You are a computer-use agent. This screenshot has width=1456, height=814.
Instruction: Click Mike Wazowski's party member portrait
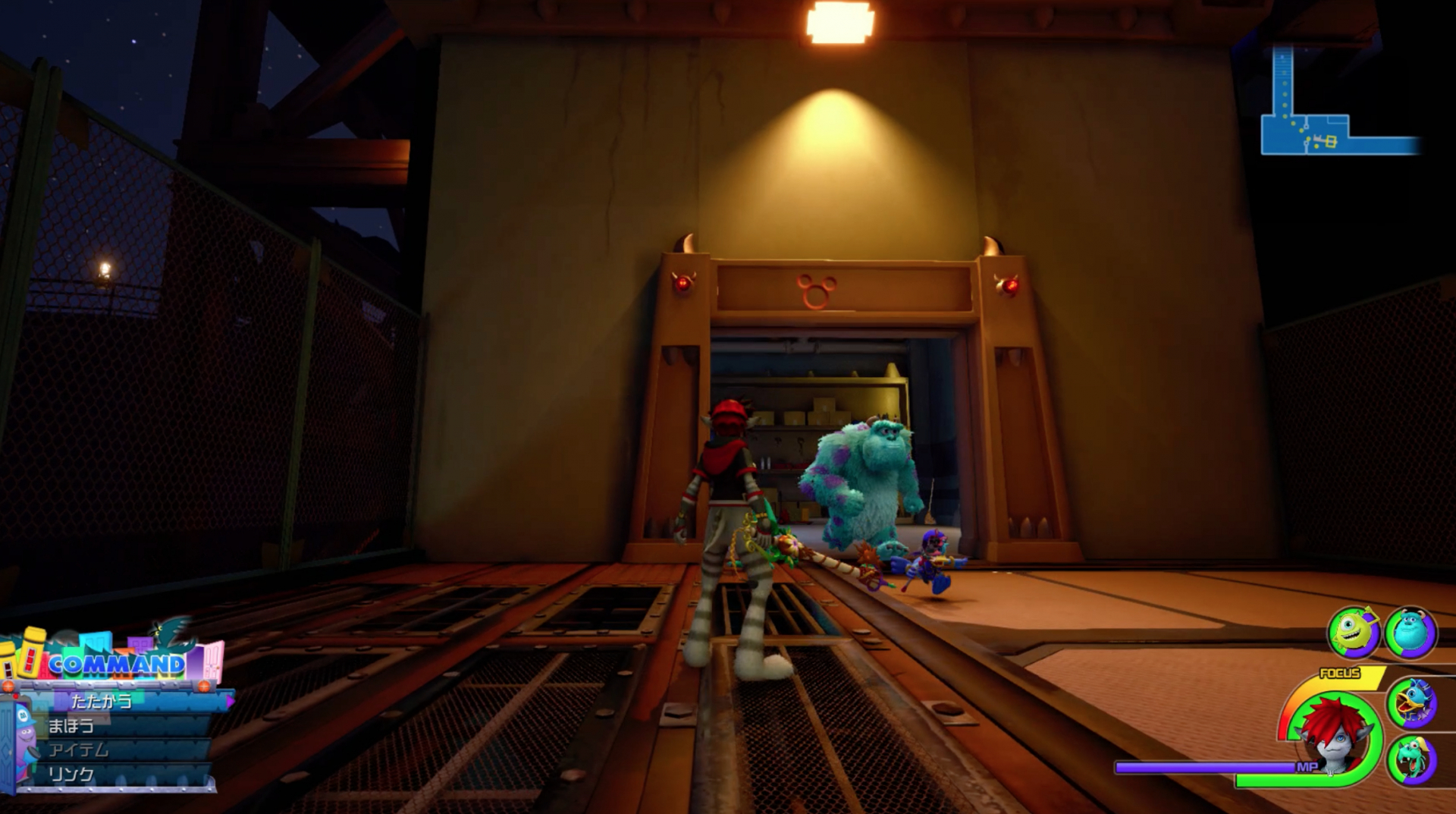(1352, 632)
